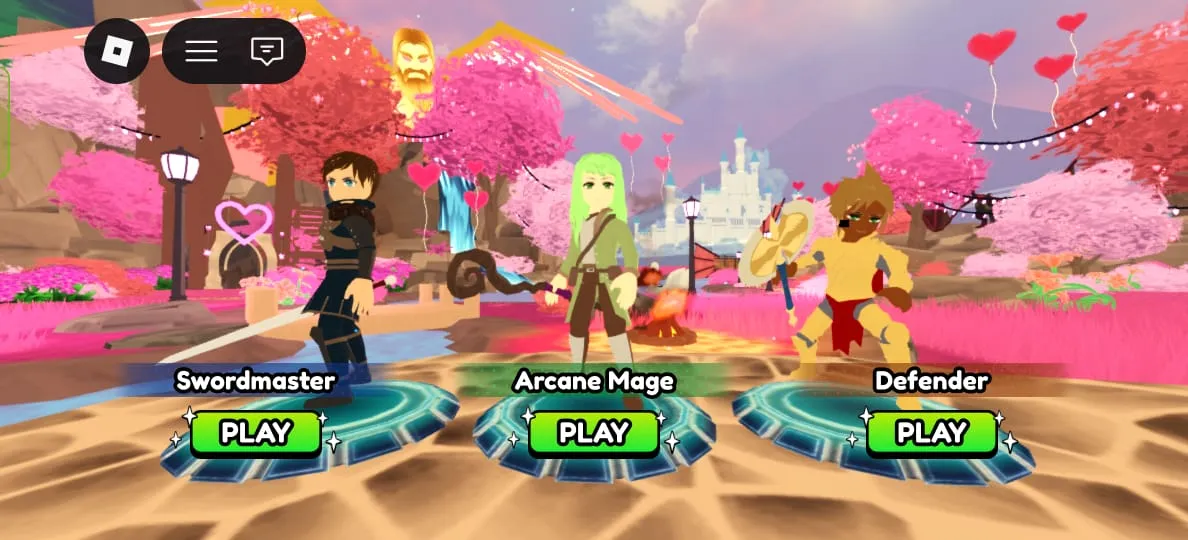This screenshot has width=1188, height=540.
Task: Choose PLAY under Arcane Mage
Action: click(593, 433)
